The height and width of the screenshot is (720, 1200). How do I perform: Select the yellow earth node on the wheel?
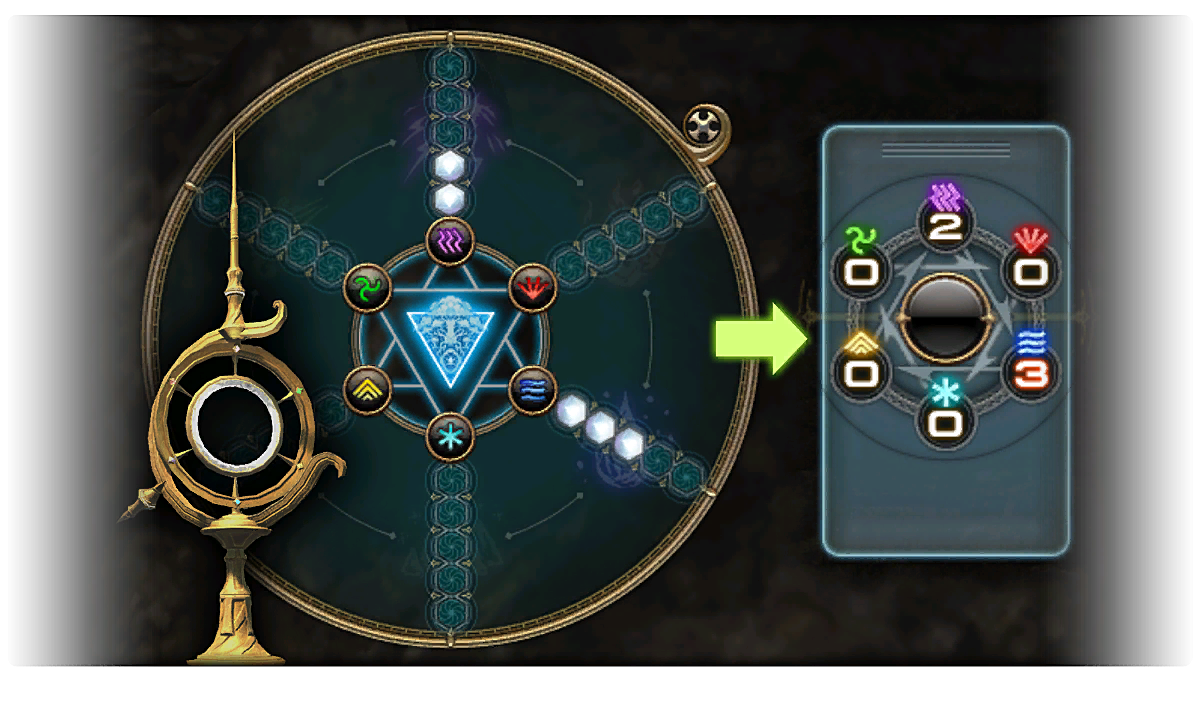tap(366, 389)
